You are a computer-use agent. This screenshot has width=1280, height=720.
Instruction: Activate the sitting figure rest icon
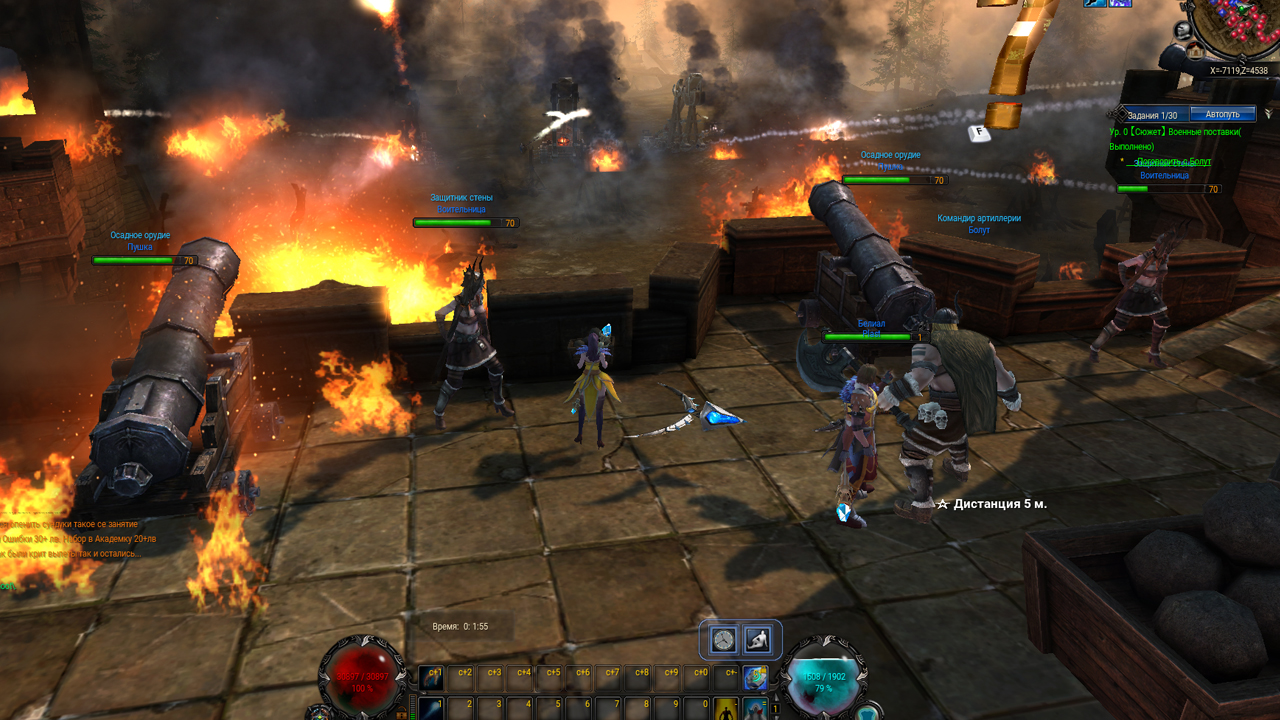pos(758,640)
